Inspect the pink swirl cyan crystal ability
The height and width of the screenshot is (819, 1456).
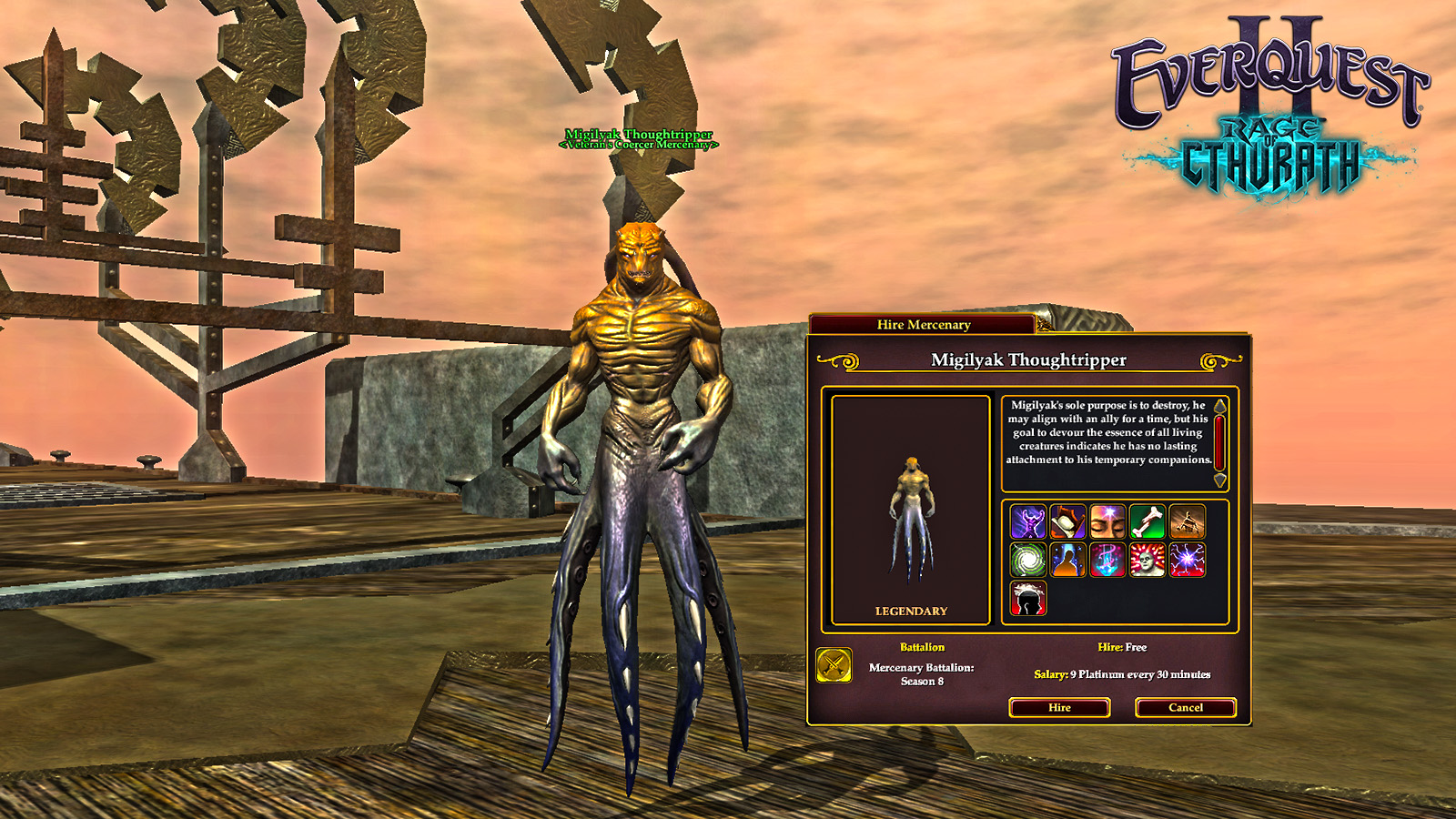coord(1107,561)
